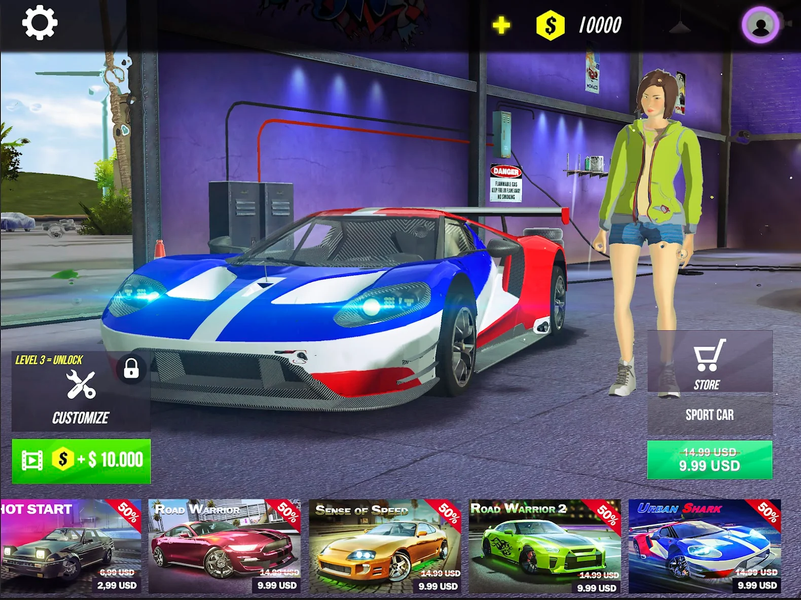The width and height of the screenshot is (801, 600).
Task: Buy Sport Car for 9.99 USD
Action: pyautogui.click(x=709, y=459)
